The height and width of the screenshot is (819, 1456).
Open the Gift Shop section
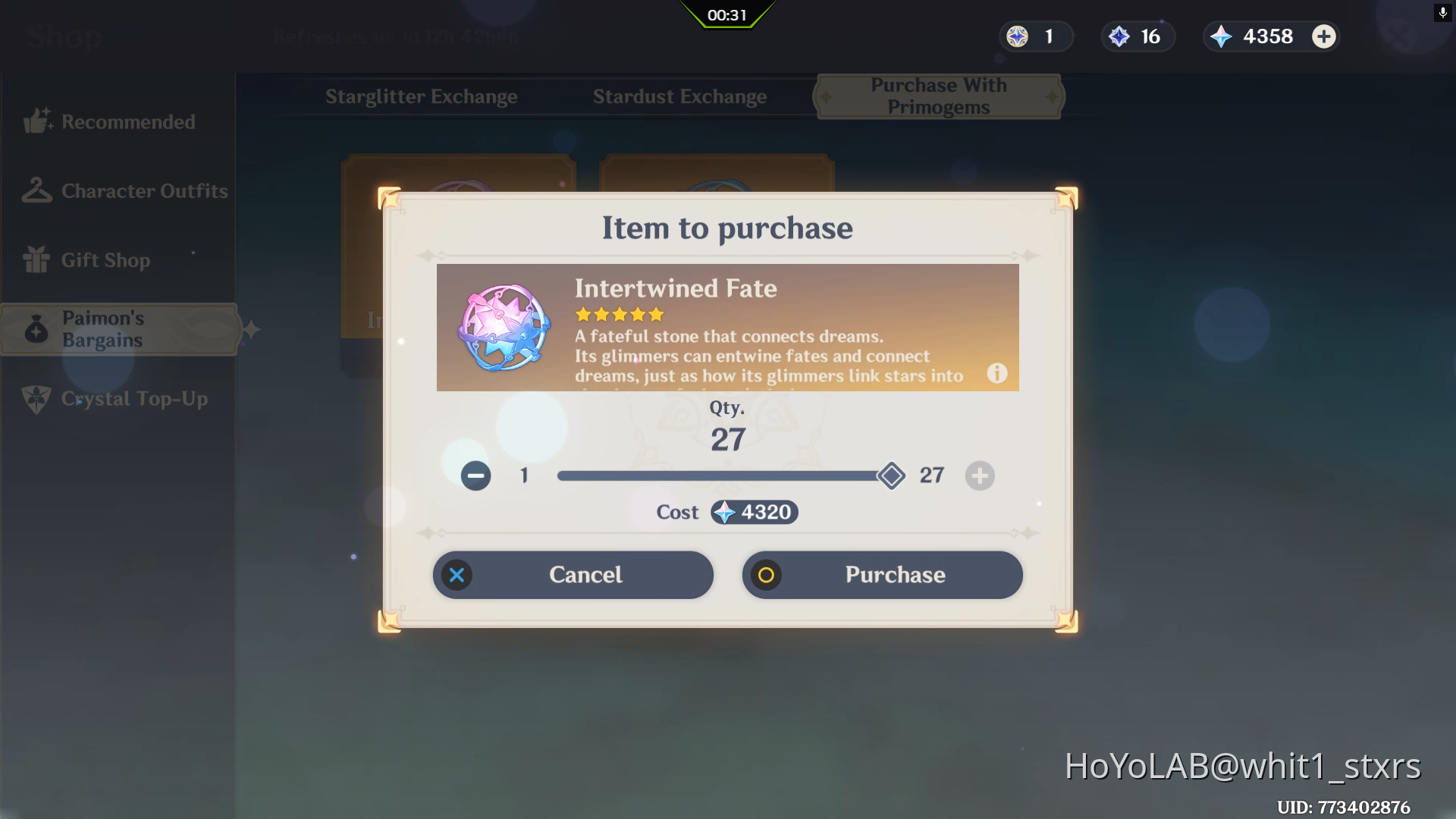click(36, 259)
